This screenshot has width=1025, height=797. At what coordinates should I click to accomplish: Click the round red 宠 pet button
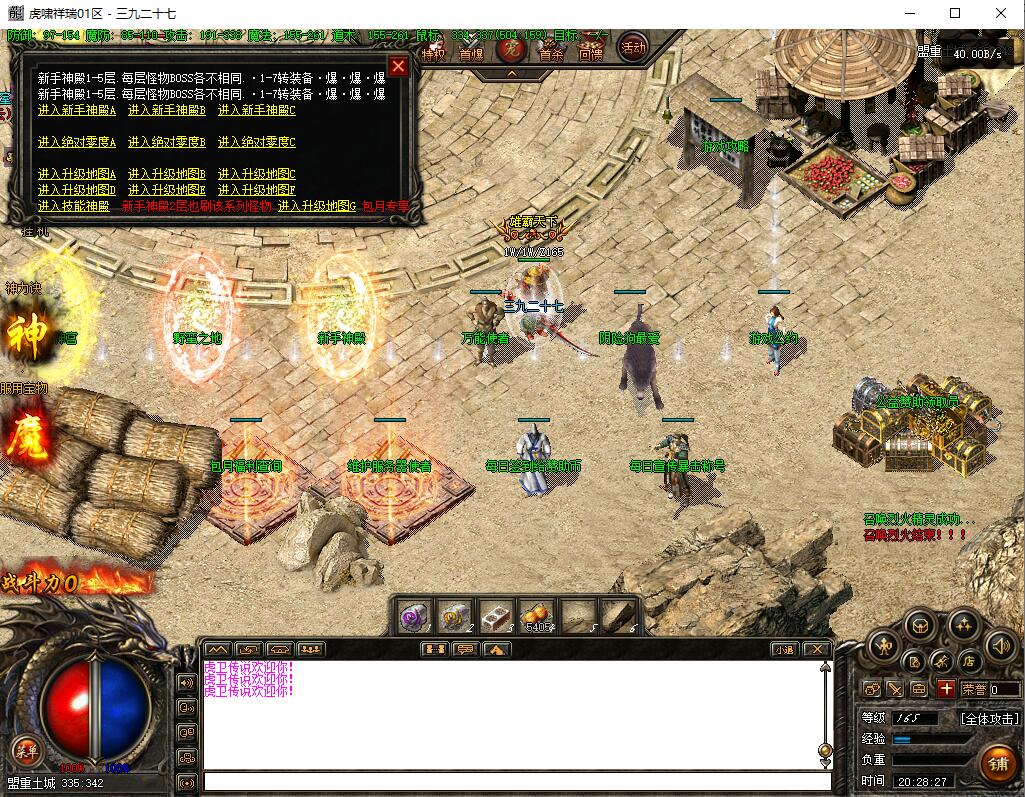tap(511, 47)
